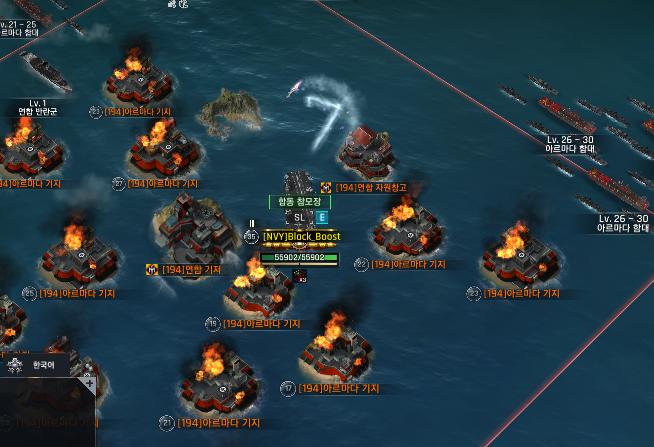
Task: Select the Lv. 1 연합 반란군 fleet marker
Action: pos(39,107)
